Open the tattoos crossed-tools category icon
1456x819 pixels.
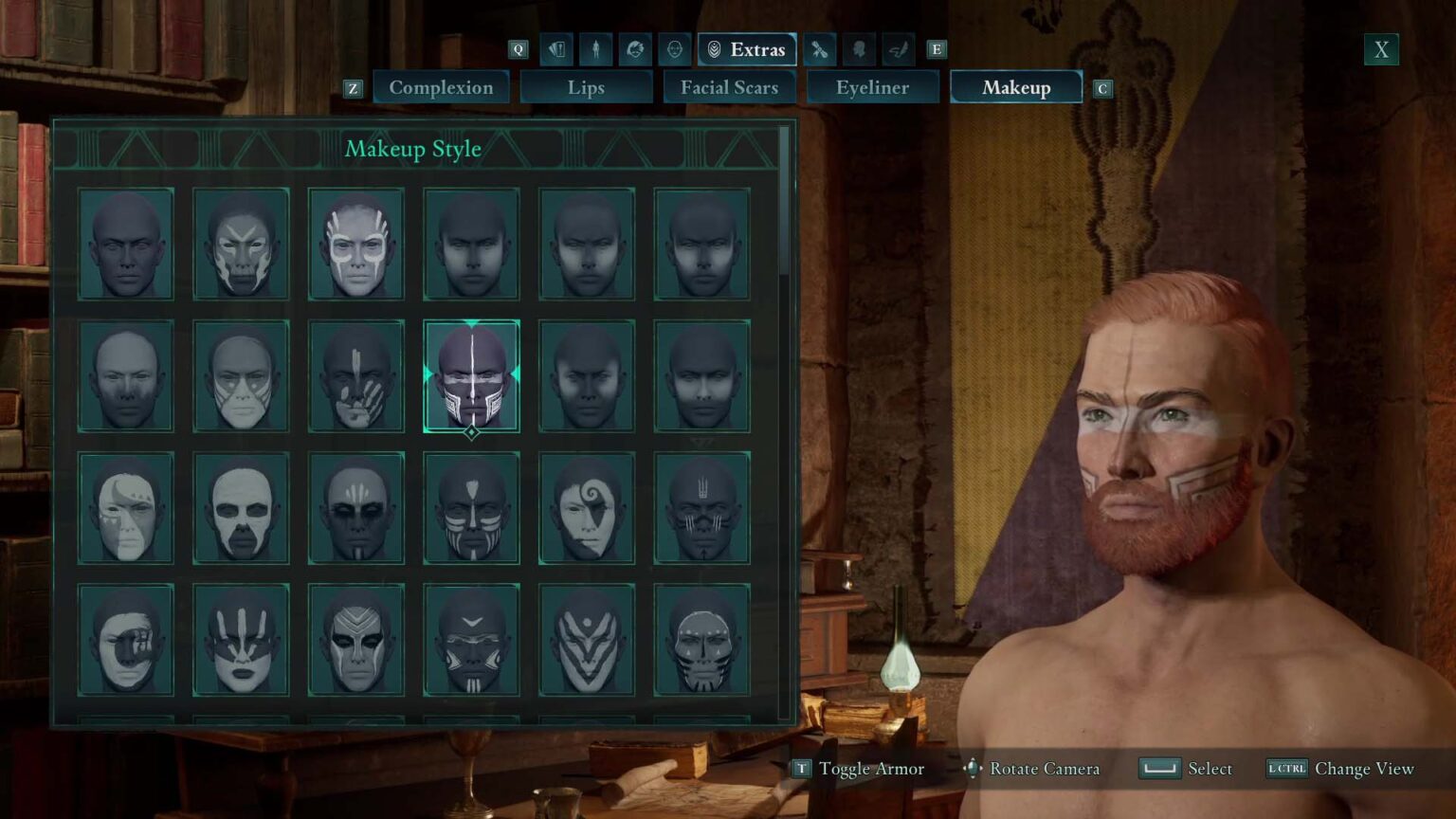[x=818, y=49]
